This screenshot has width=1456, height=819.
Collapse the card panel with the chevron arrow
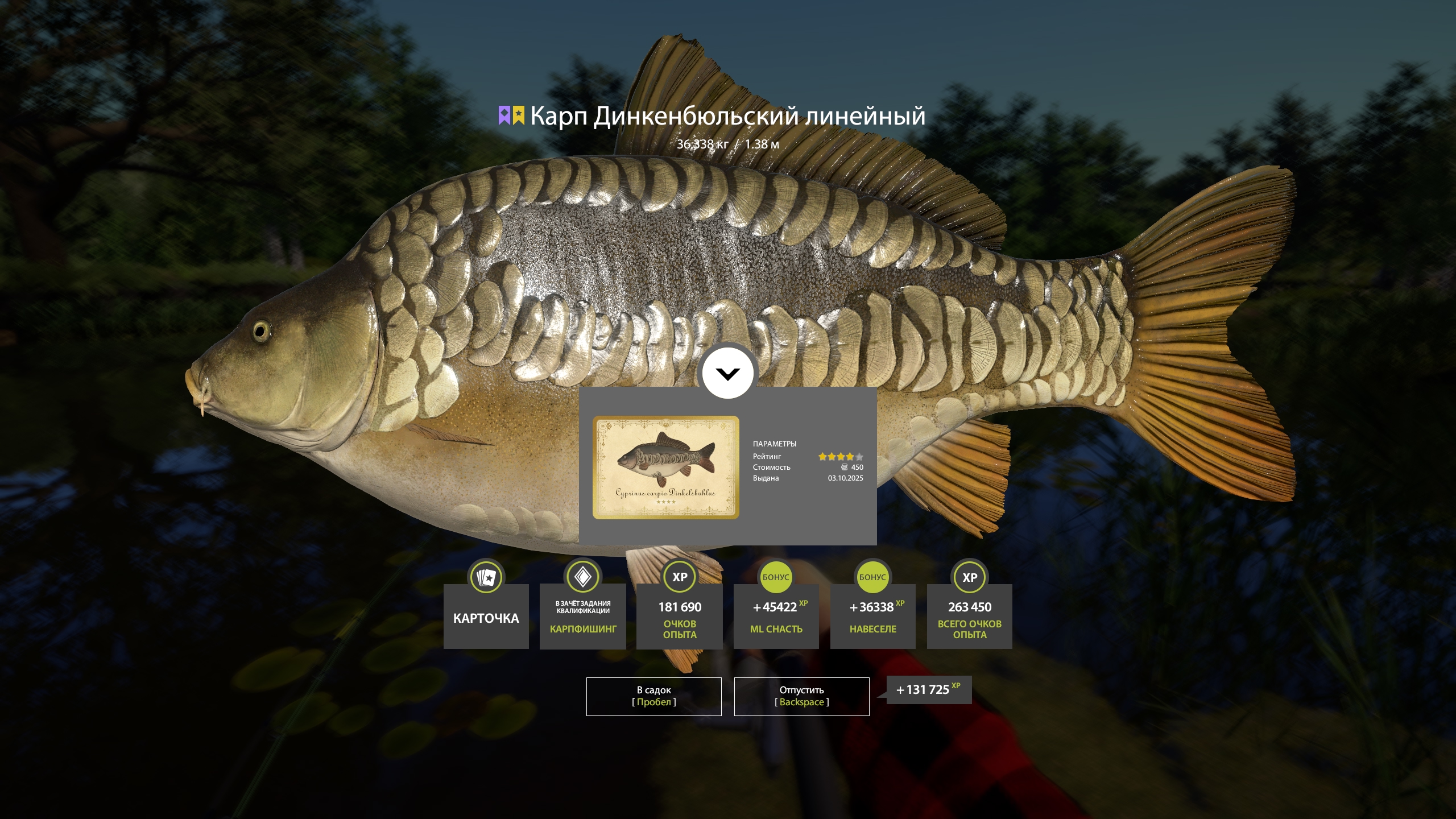pyautogui.click(x=727, y=374)
